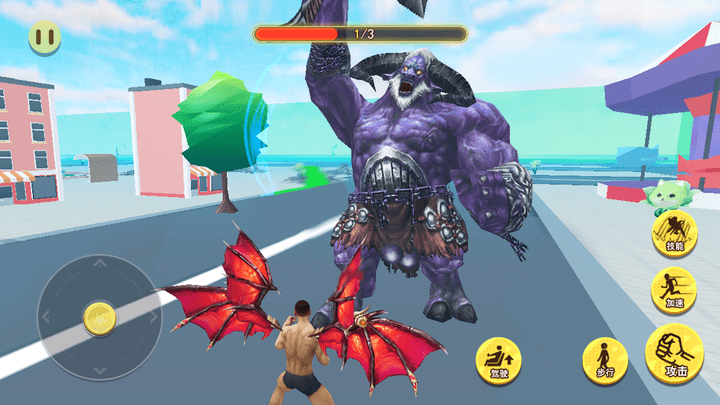Screen dimensions: 720x405
Task: Select the 驾驶 (drive) button
Action: [497, 359]
